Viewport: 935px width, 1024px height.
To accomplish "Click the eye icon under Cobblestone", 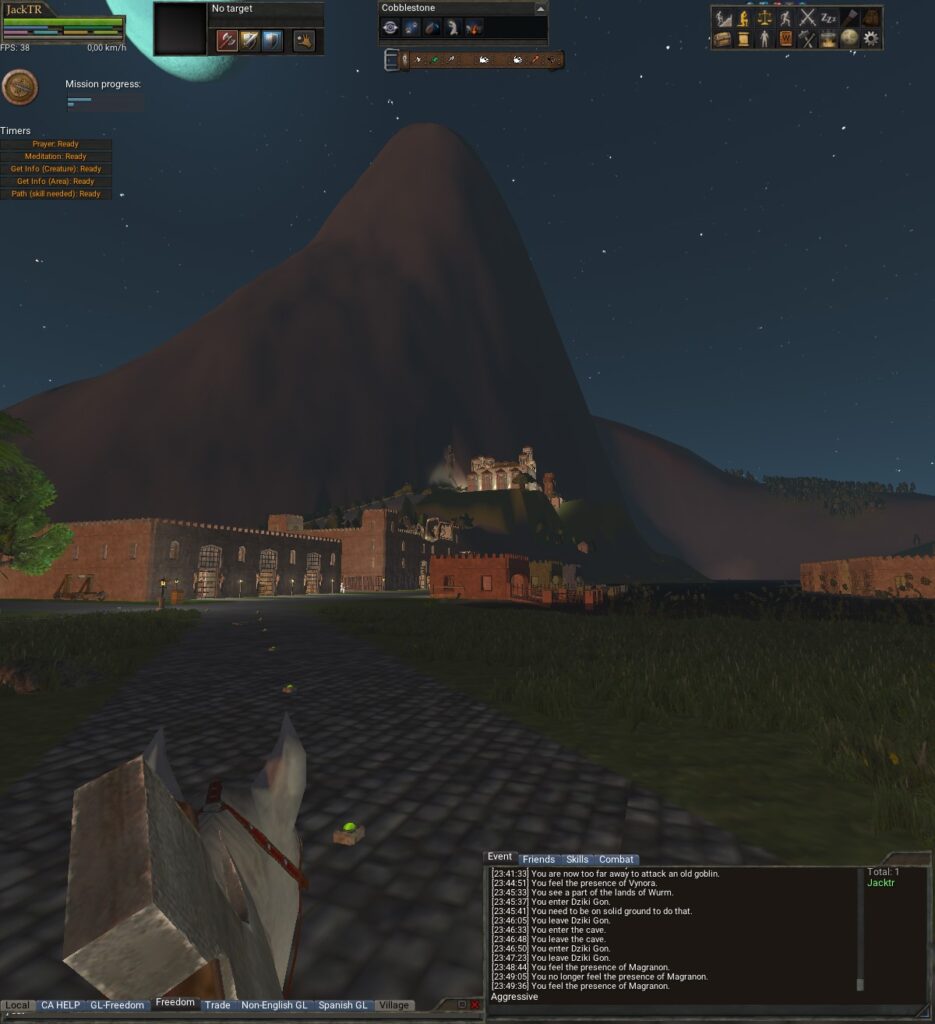I will [390, 28].
